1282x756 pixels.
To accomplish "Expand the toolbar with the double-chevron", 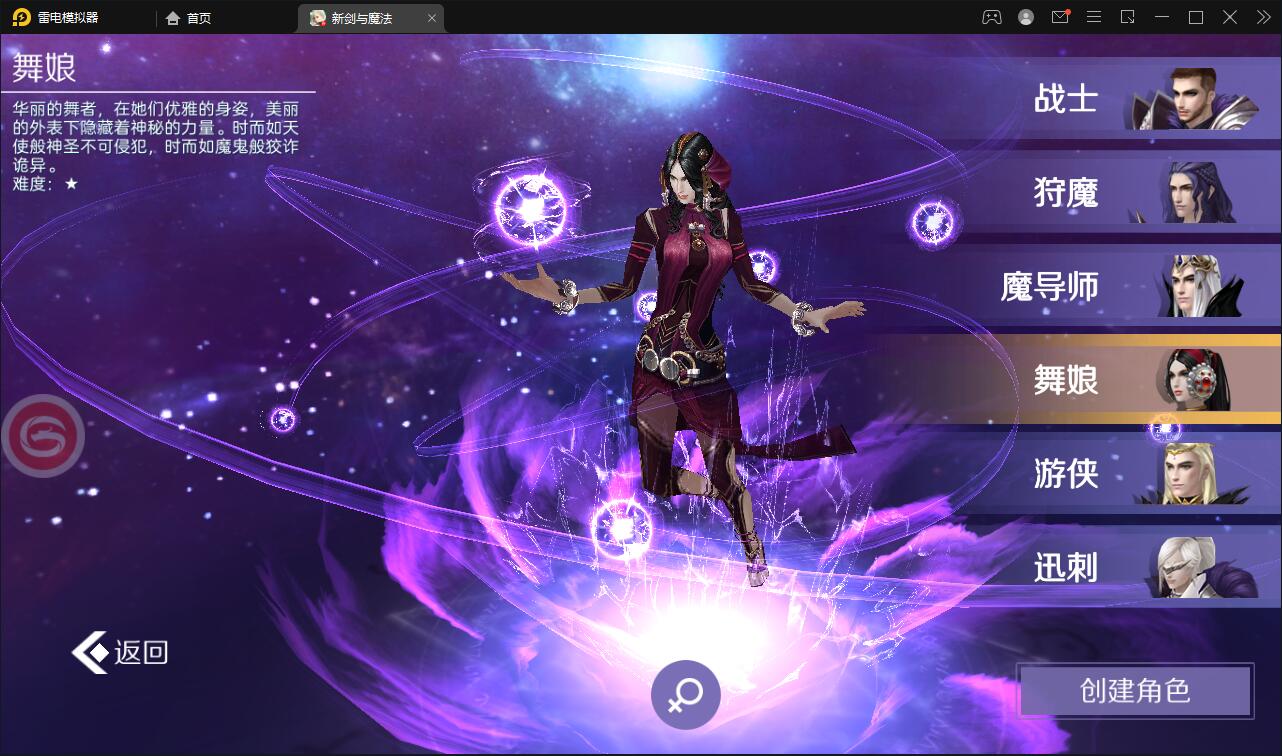I will 1263,17.
